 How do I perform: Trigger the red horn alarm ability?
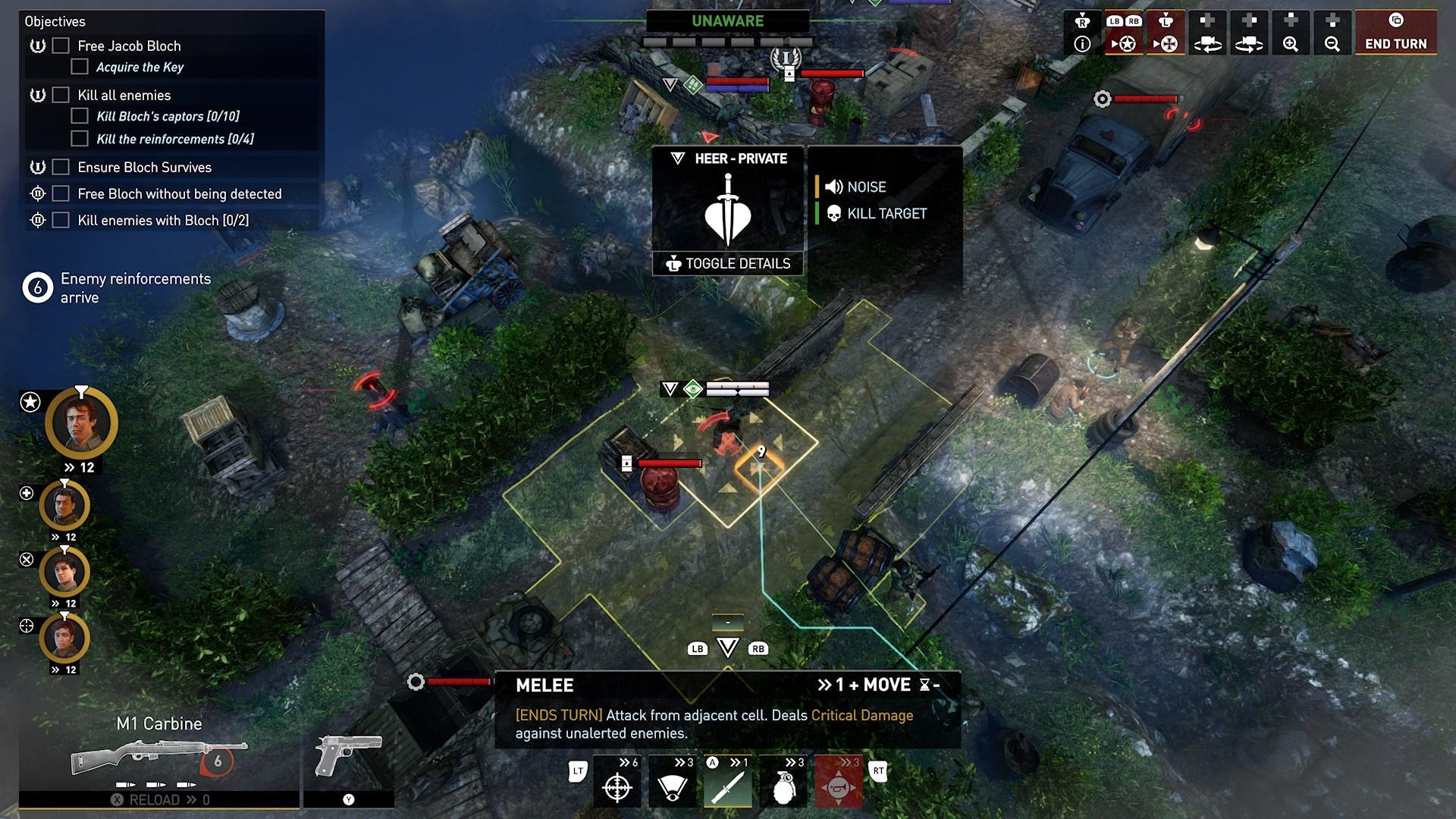(839, 785)
